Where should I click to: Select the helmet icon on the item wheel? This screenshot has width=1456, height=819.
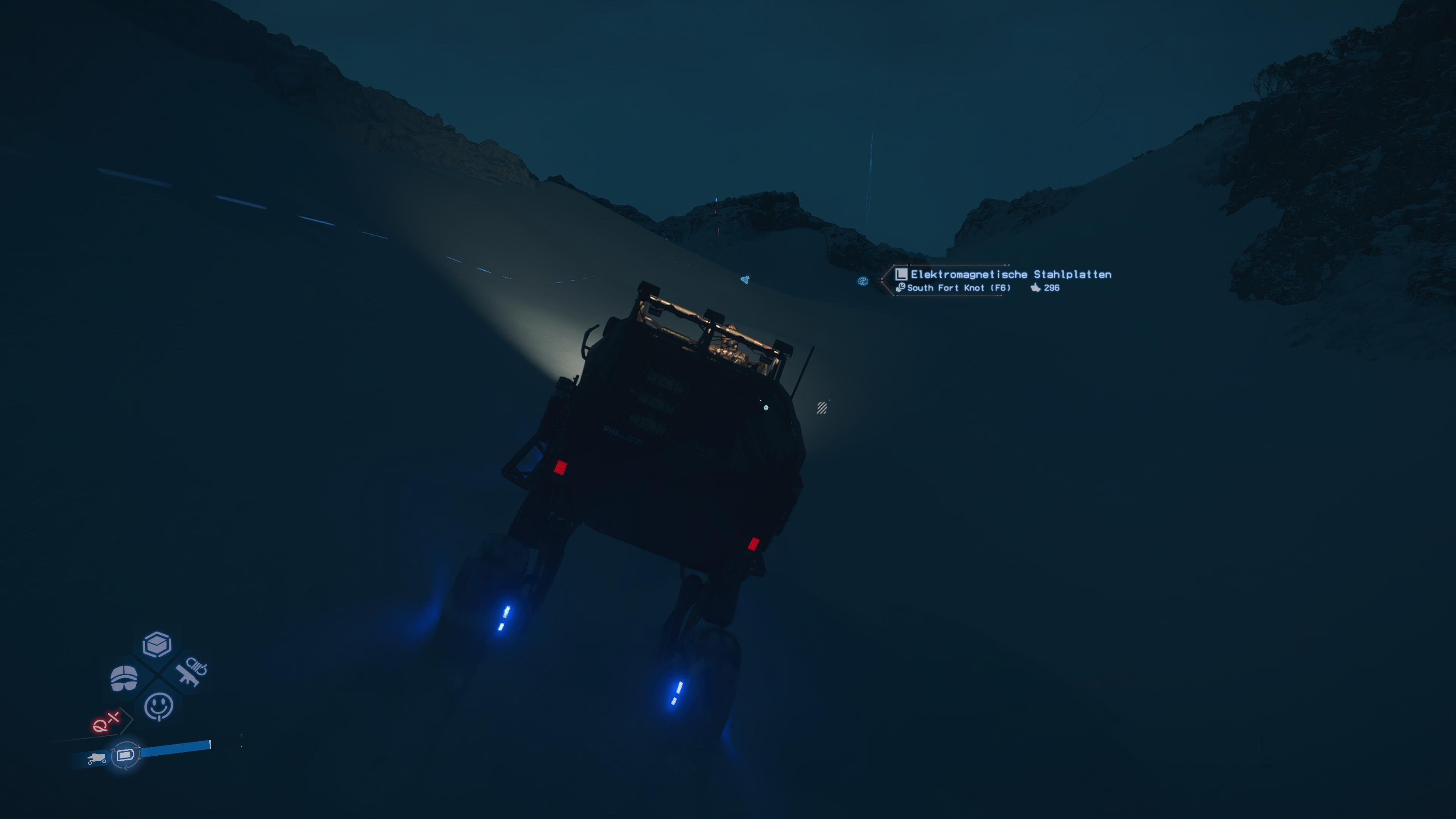point(124,679)
